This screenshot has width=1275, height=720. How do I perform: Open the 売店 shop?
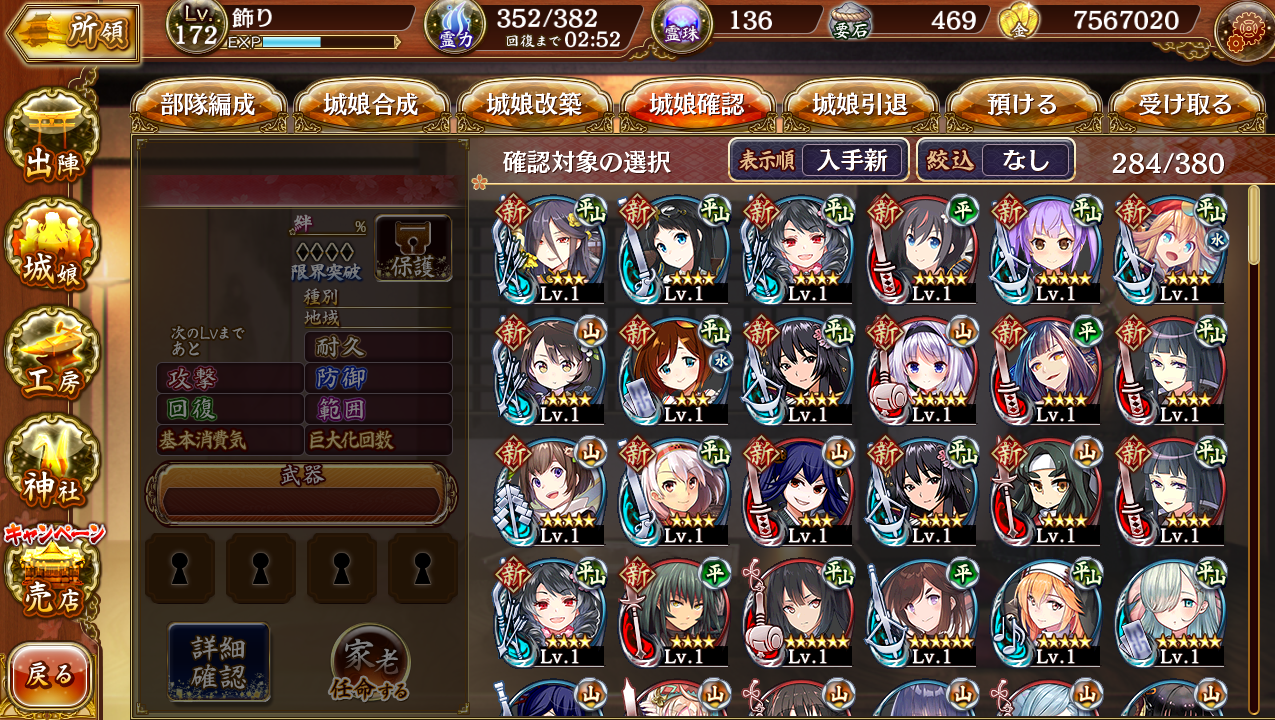(52, 580)
